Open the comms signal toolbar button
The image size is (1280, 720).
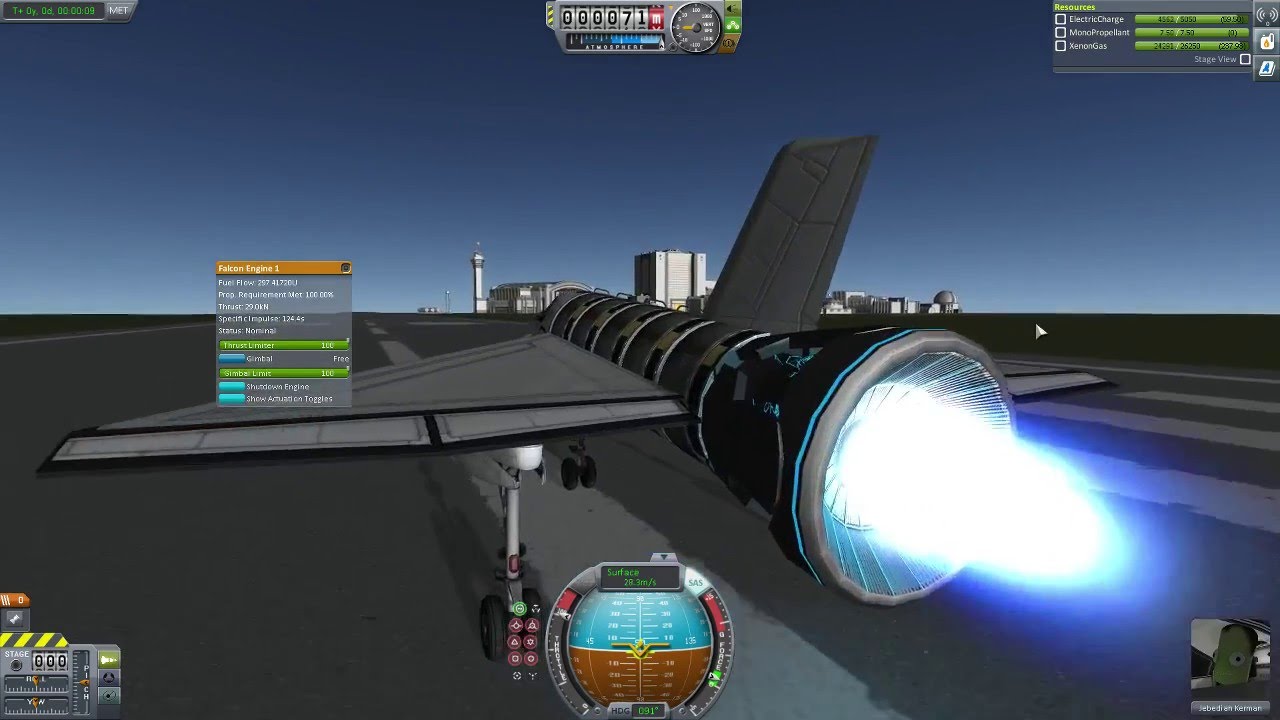click(1265, 15)
